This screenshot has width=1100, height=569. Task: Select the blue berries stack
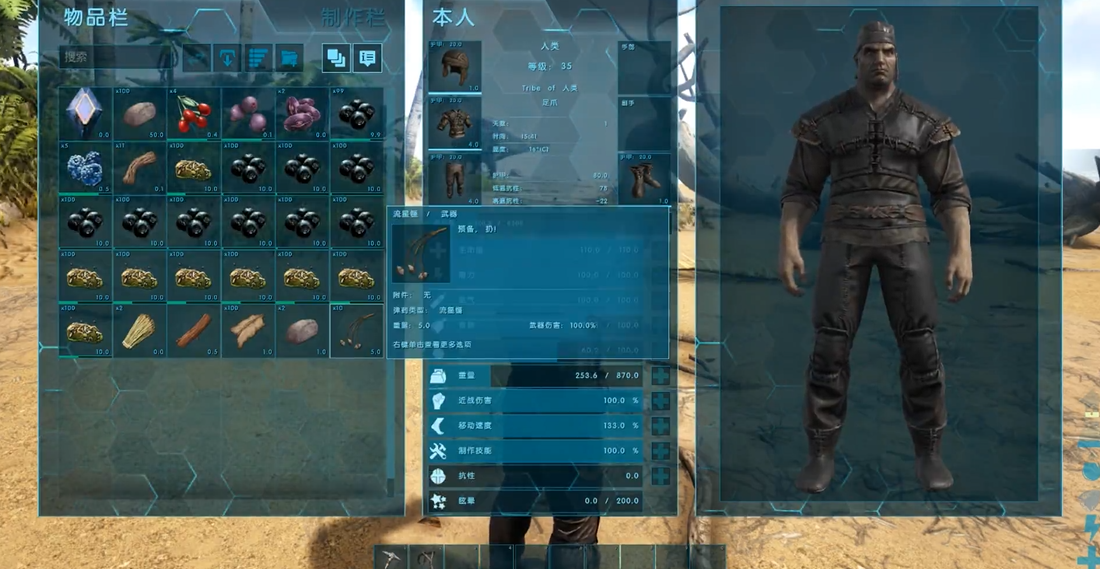pos(84,167)
